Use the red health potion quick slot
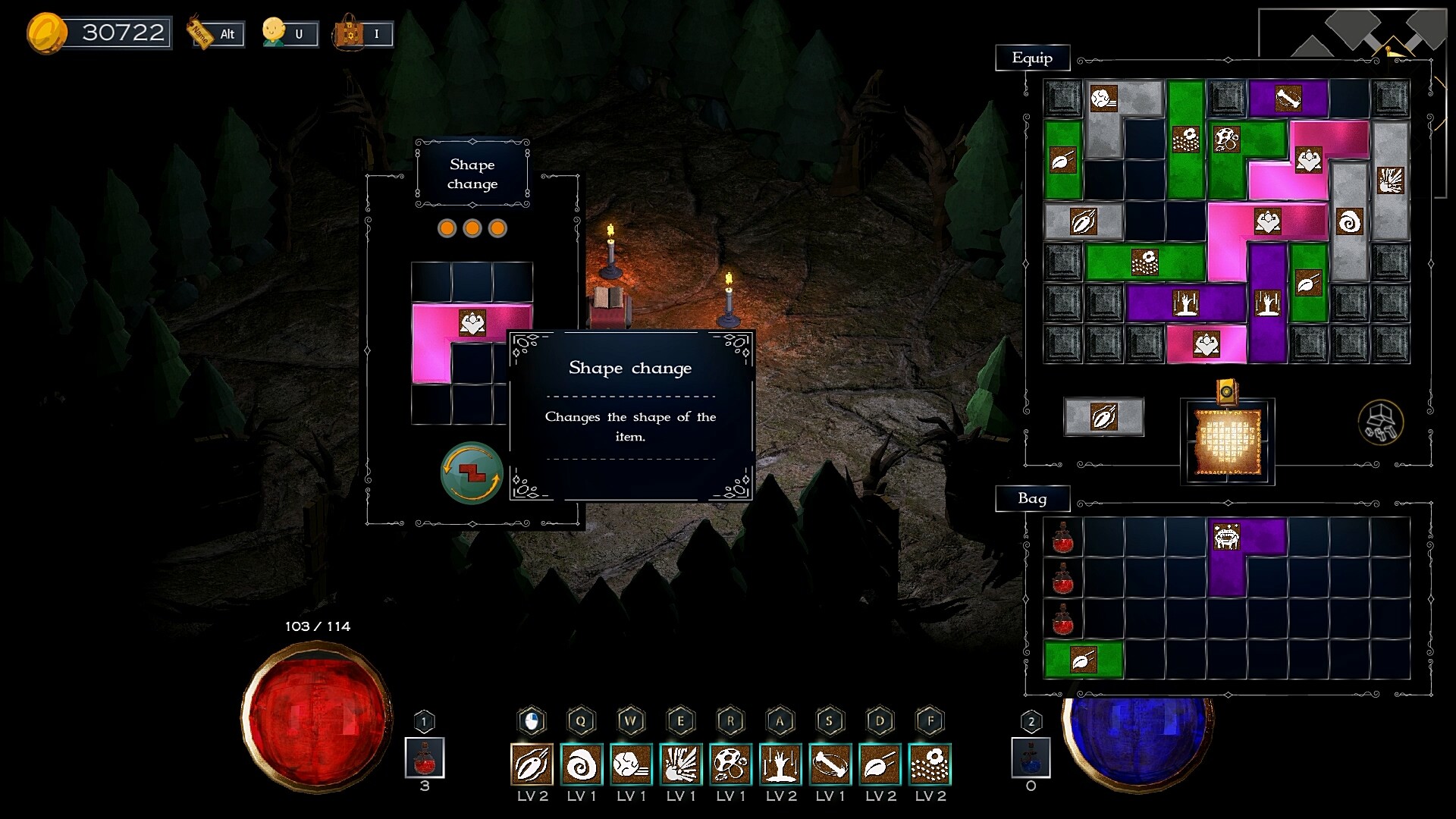1456x819 pixels. [425, 758]
